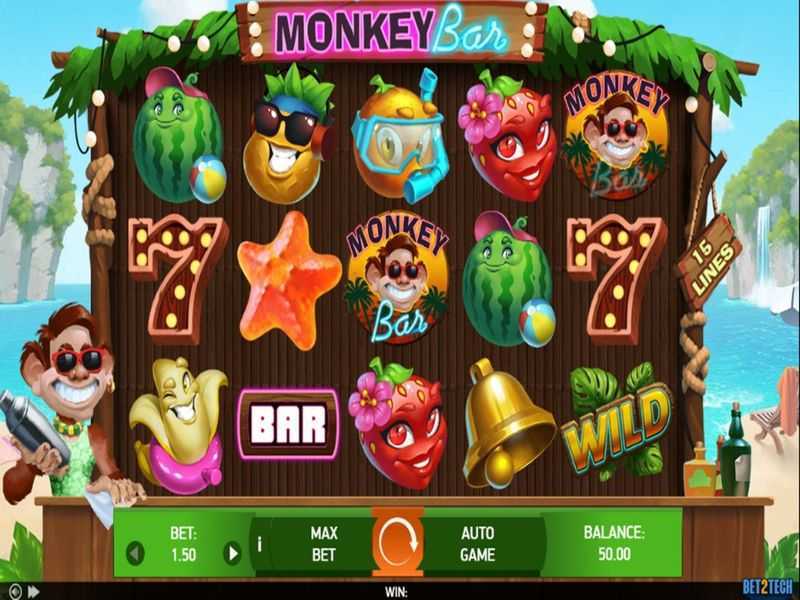Screen dimensions: 800x600
Task: Spin the reels with the orange button
Action: (398, 542)
